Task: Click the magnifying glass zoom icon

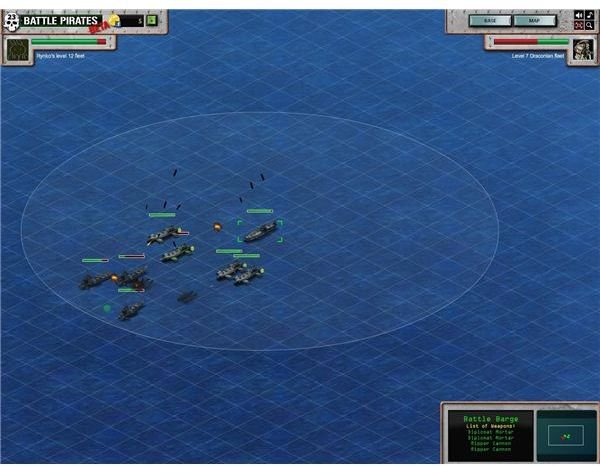Action: coord(590,25)
